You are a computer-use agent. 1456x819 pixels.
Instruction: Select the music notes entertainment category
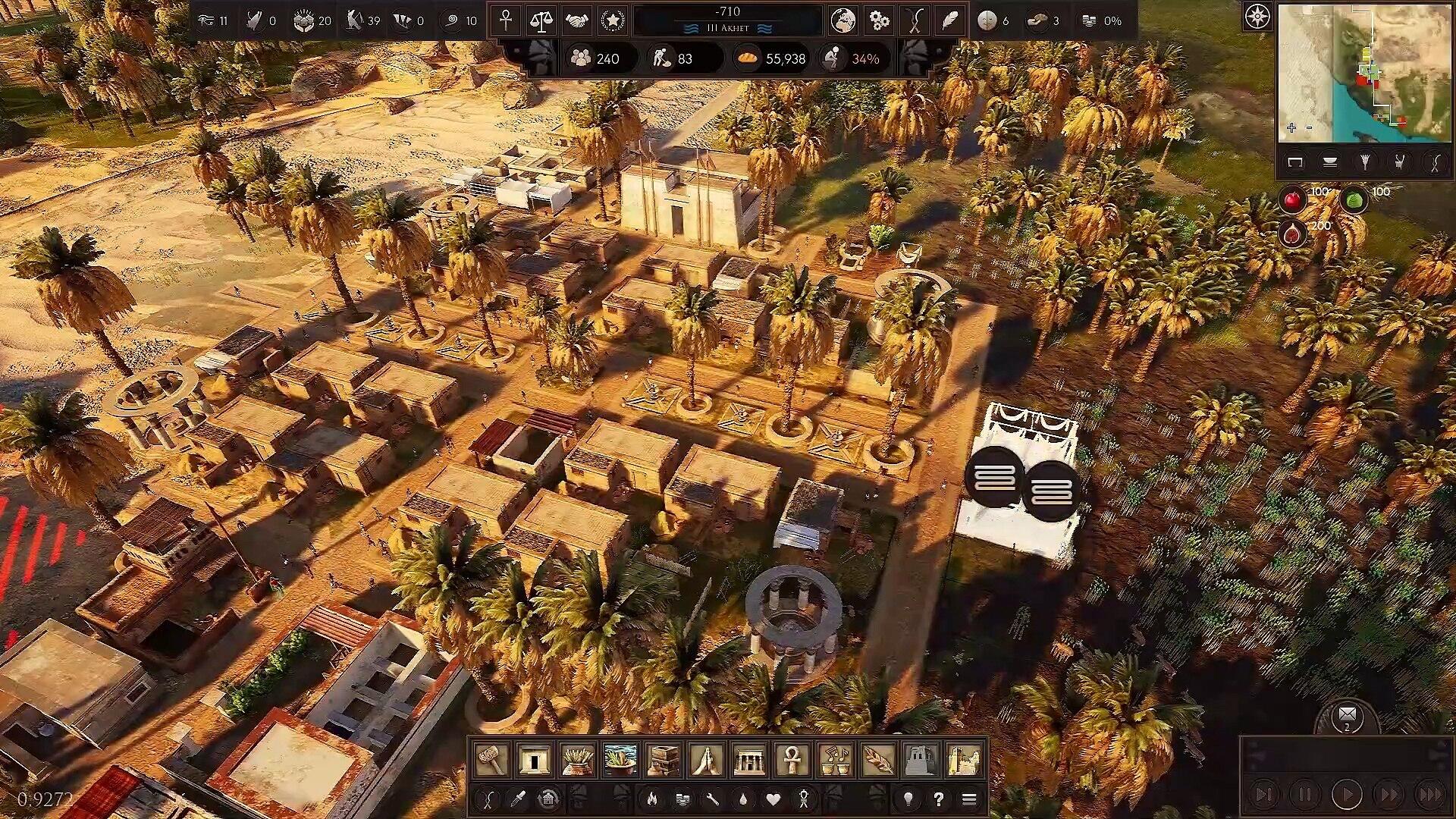pos(835,759)
